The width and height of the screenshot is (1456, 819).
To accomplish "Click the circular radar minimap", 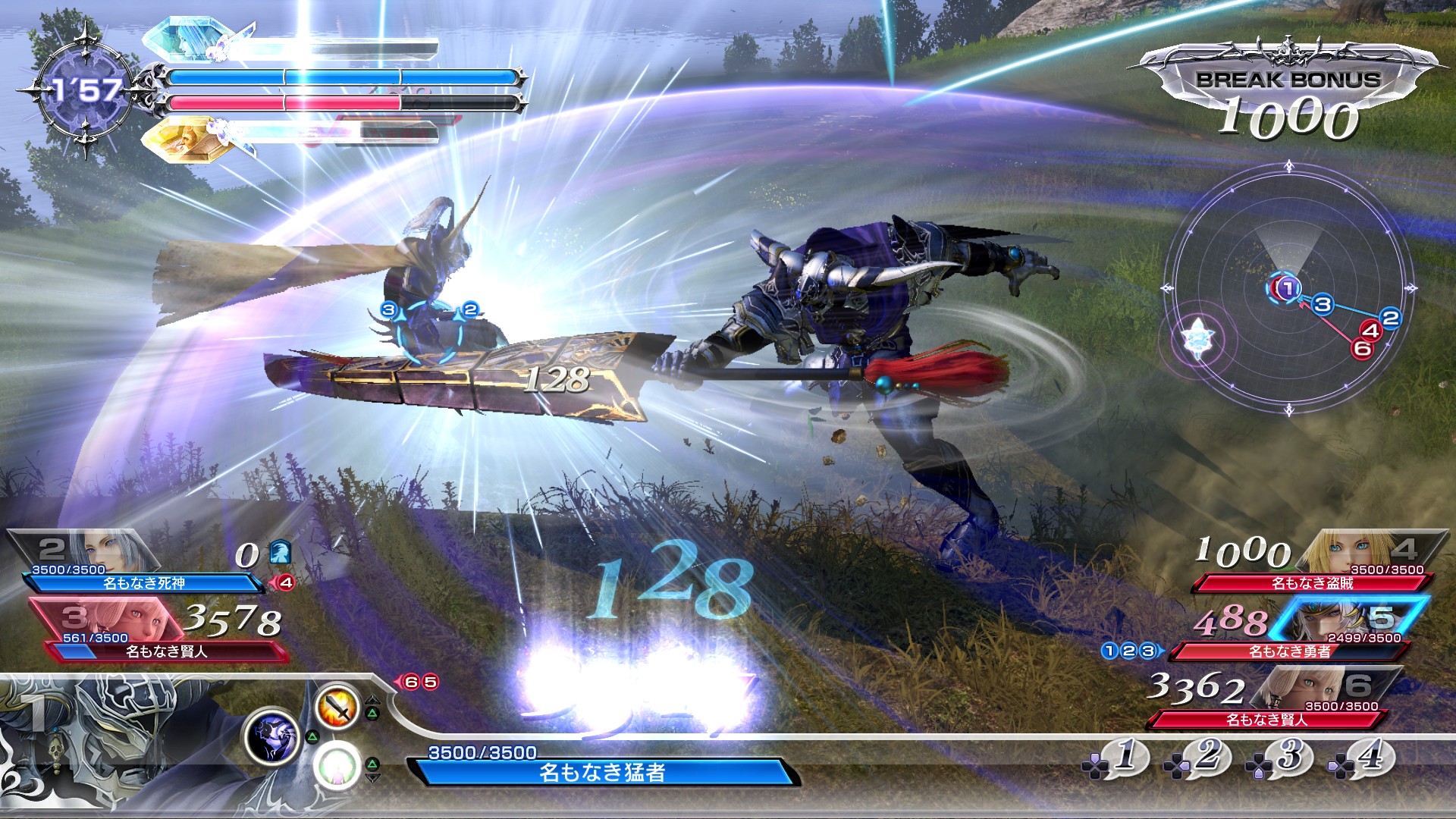I will pos(1289,290).
